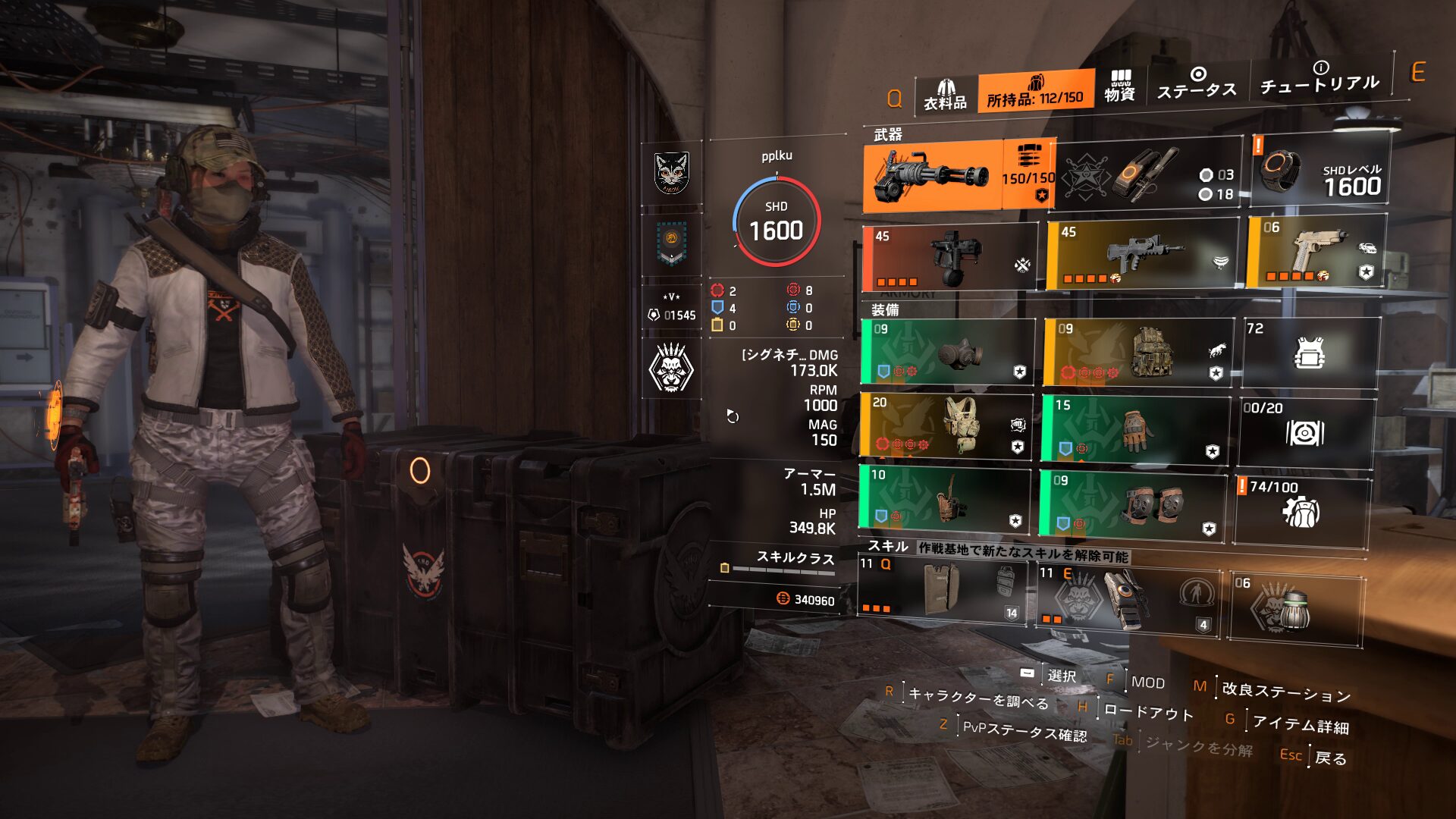The width and height of the screenshot is (1456, 819).
Task: Select the secondary assault rifle slot
Action: [x=1141, y=255]
